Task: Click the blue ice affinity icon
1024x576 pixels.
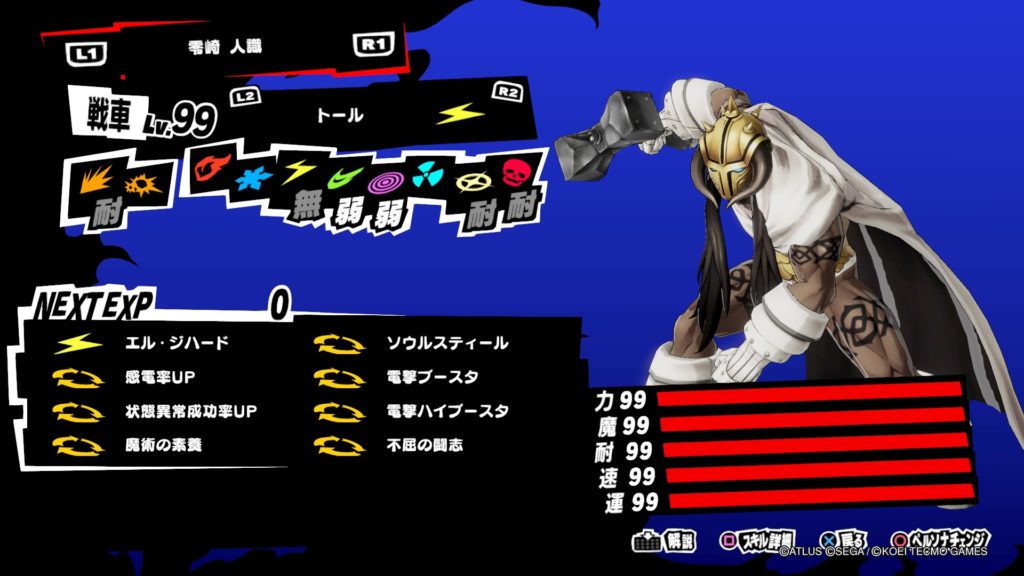Action: click(254, 178)
